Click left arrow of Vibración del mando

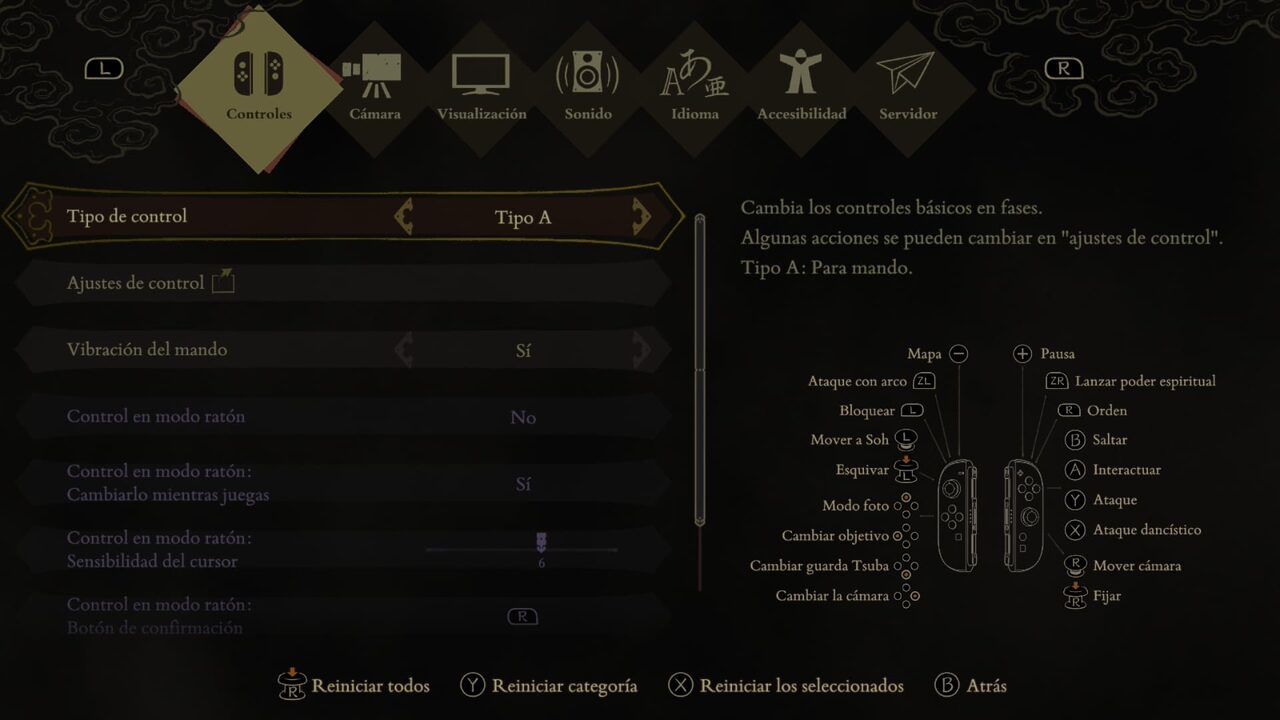404,350
